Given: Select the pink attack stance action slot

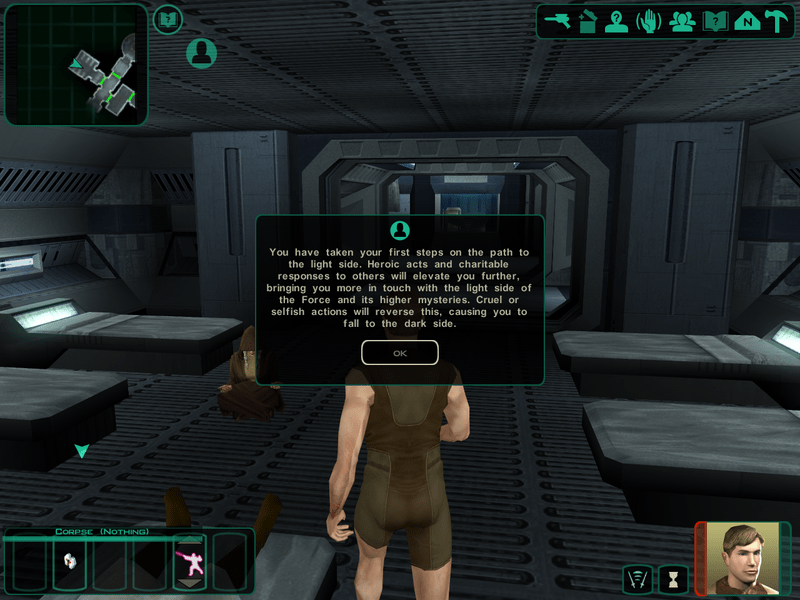Looking at the screenshot, I should tap(188, 562).
